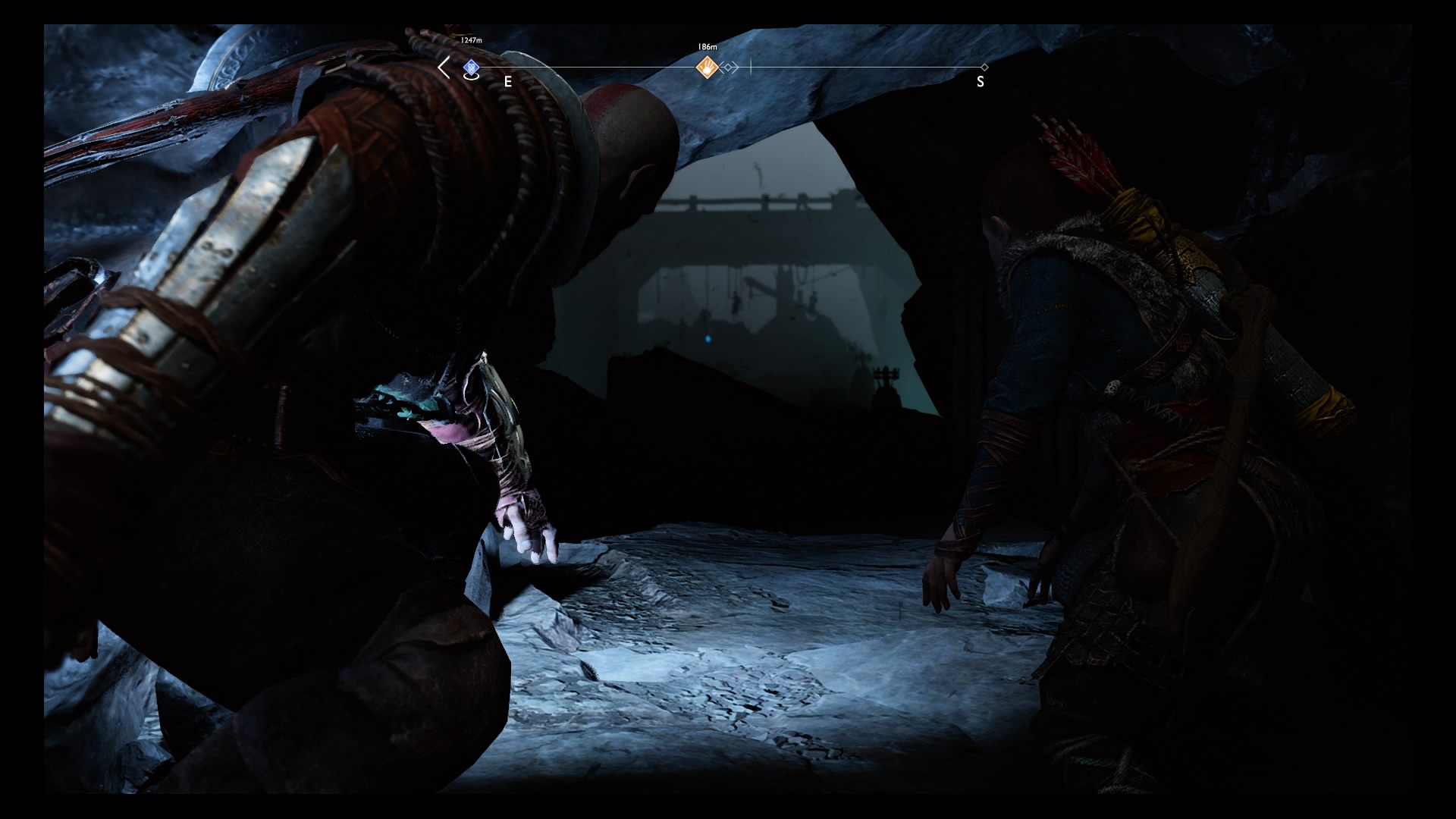This screenshot has height=819, width=1456.
Task: Click the South compass letter
Action: click(981, 82)
